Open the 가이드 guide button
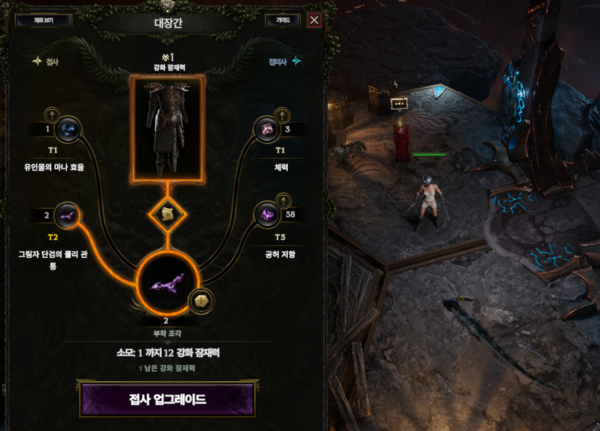 coord(282,20)
